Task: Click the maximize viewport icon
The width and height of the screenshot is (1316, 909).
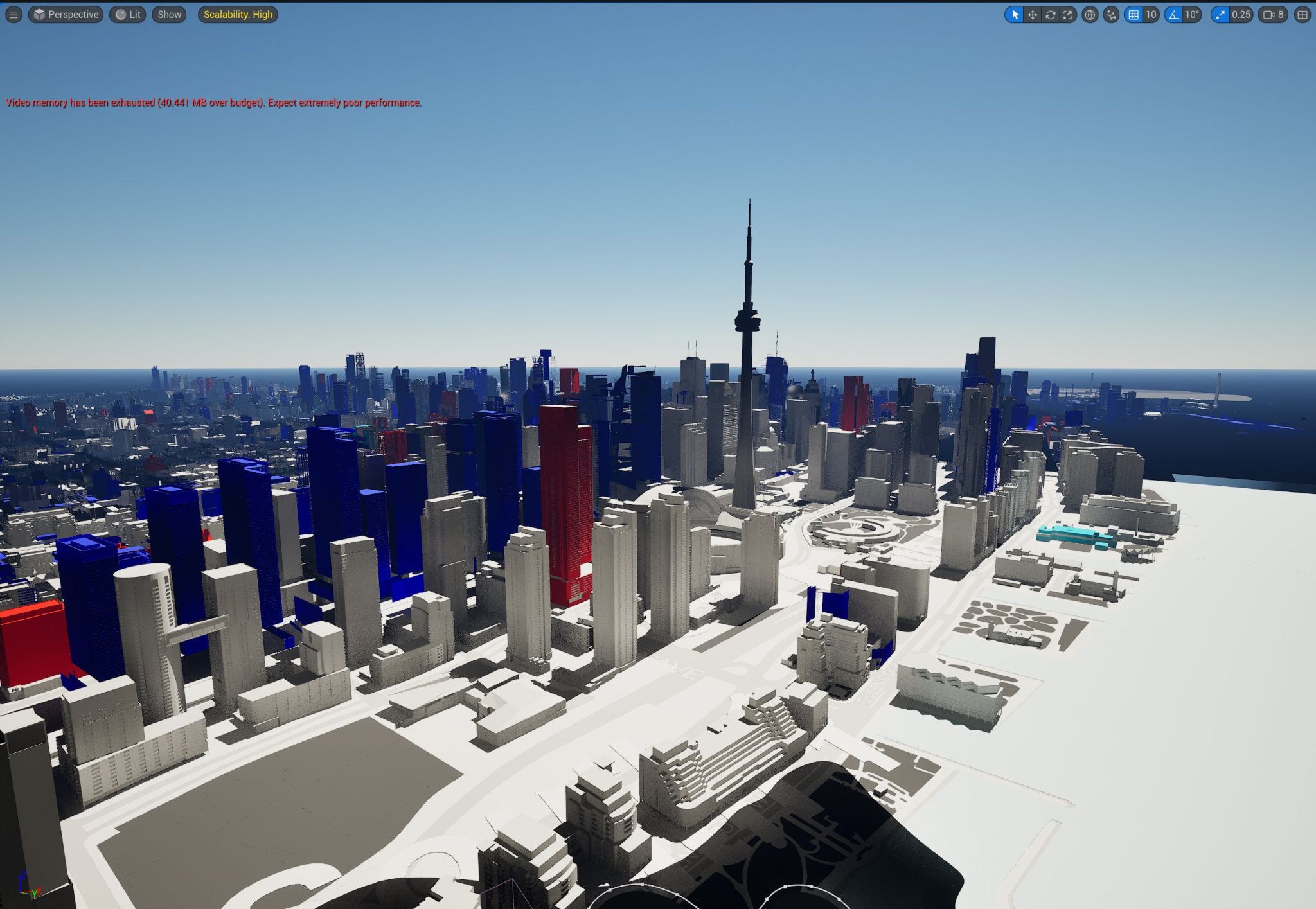Action: click(x=1302, y=15)
